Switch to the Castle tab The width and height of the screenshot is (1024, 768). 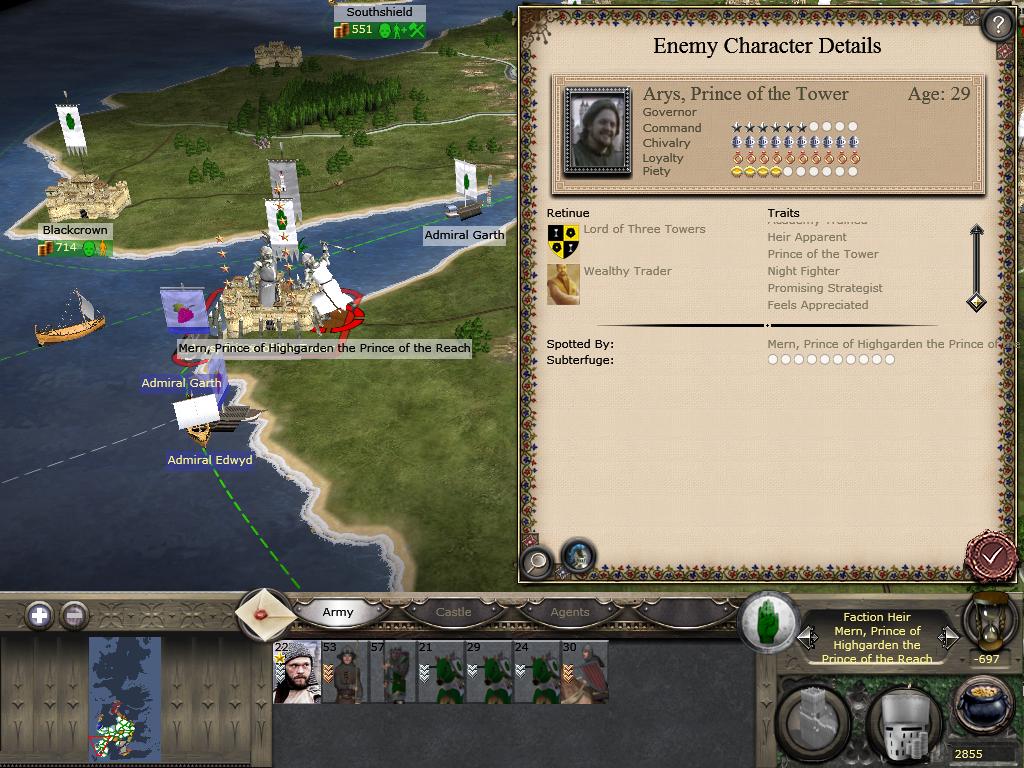click(x=453, y=612)
